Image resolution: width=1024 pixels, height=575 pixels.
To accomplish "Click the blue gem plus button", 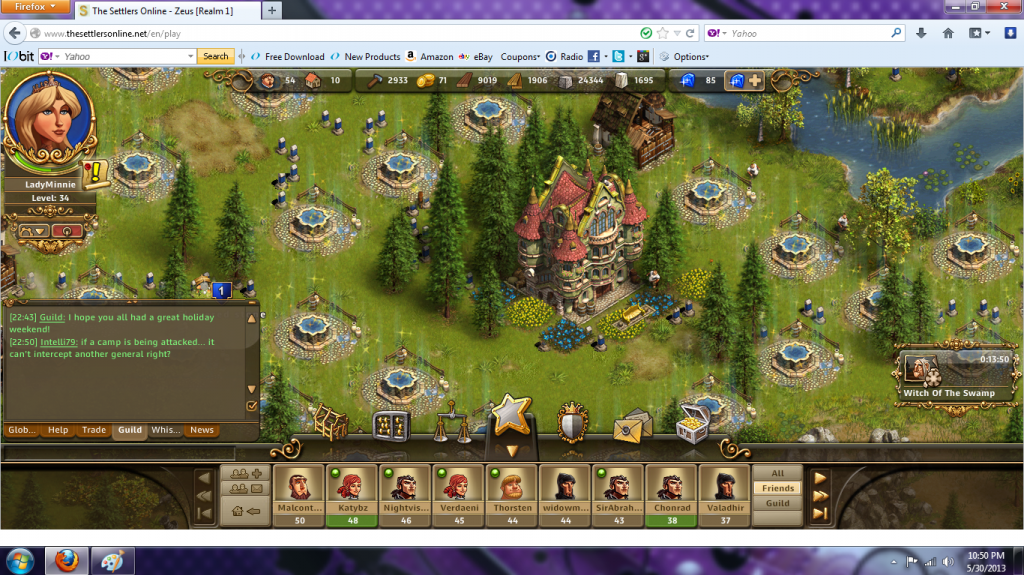I will point(746,80).
